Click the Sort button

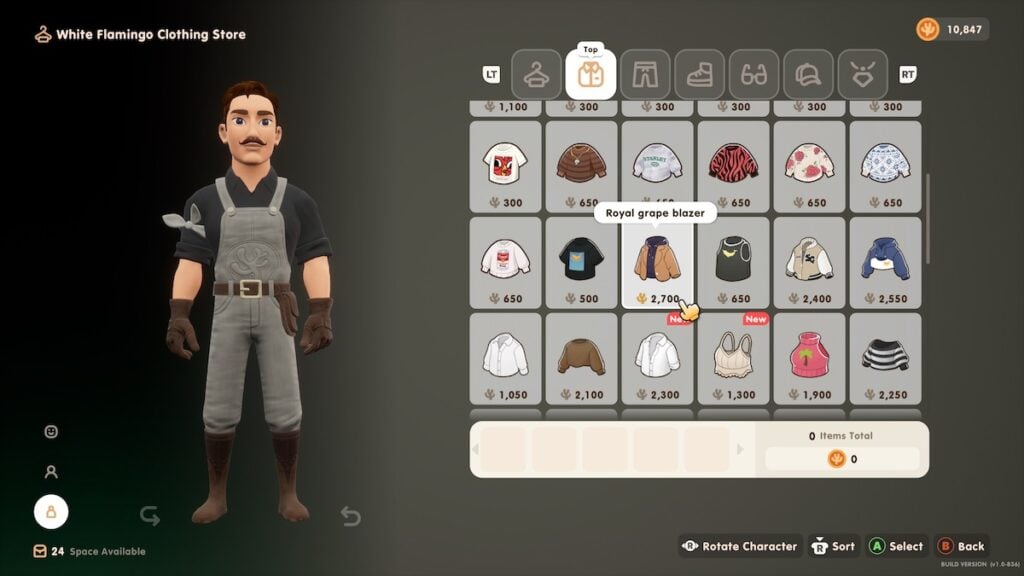click(832, 546)
